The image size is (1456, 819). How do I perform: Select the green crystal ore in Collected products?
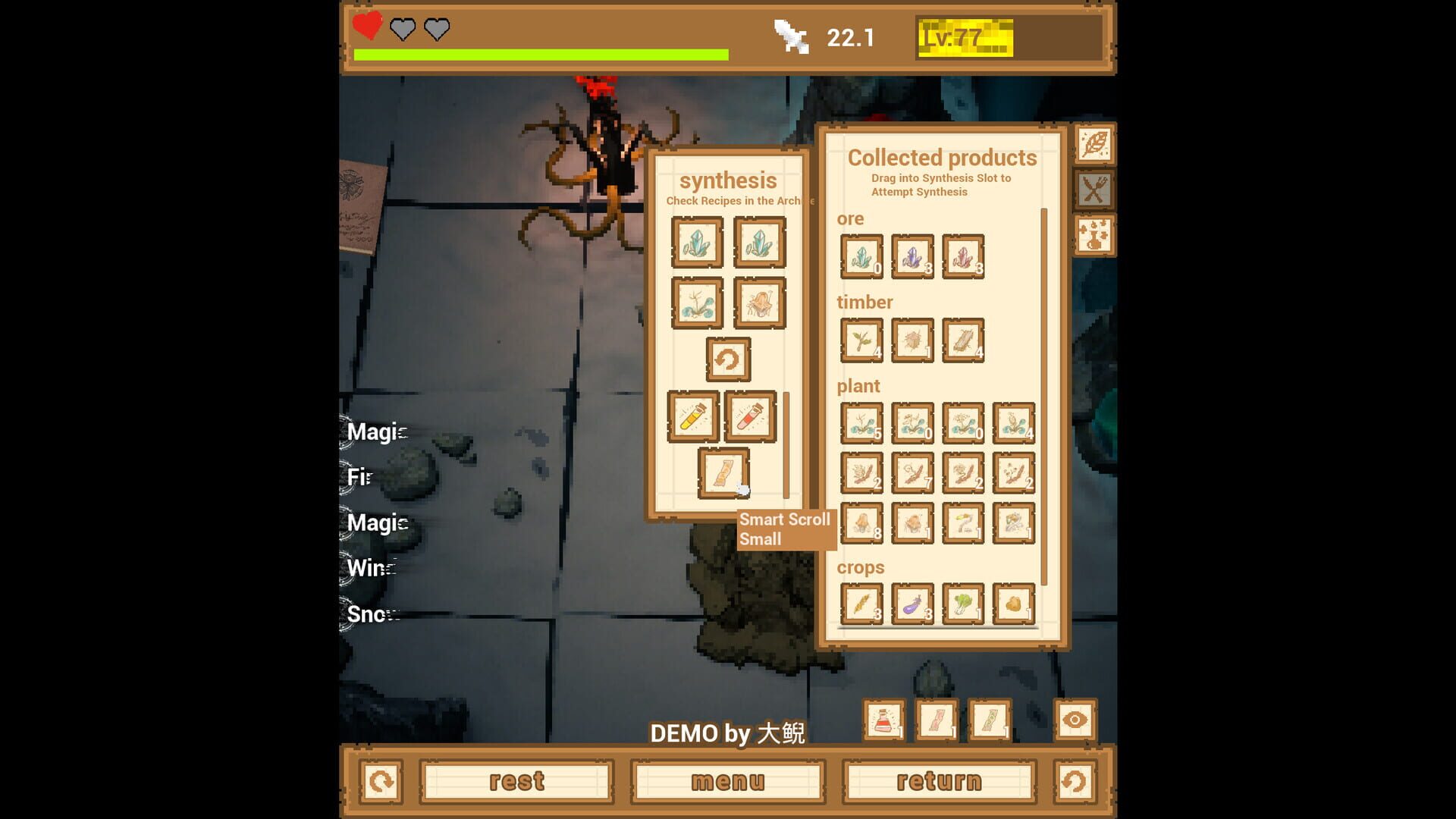coord(861,256)
